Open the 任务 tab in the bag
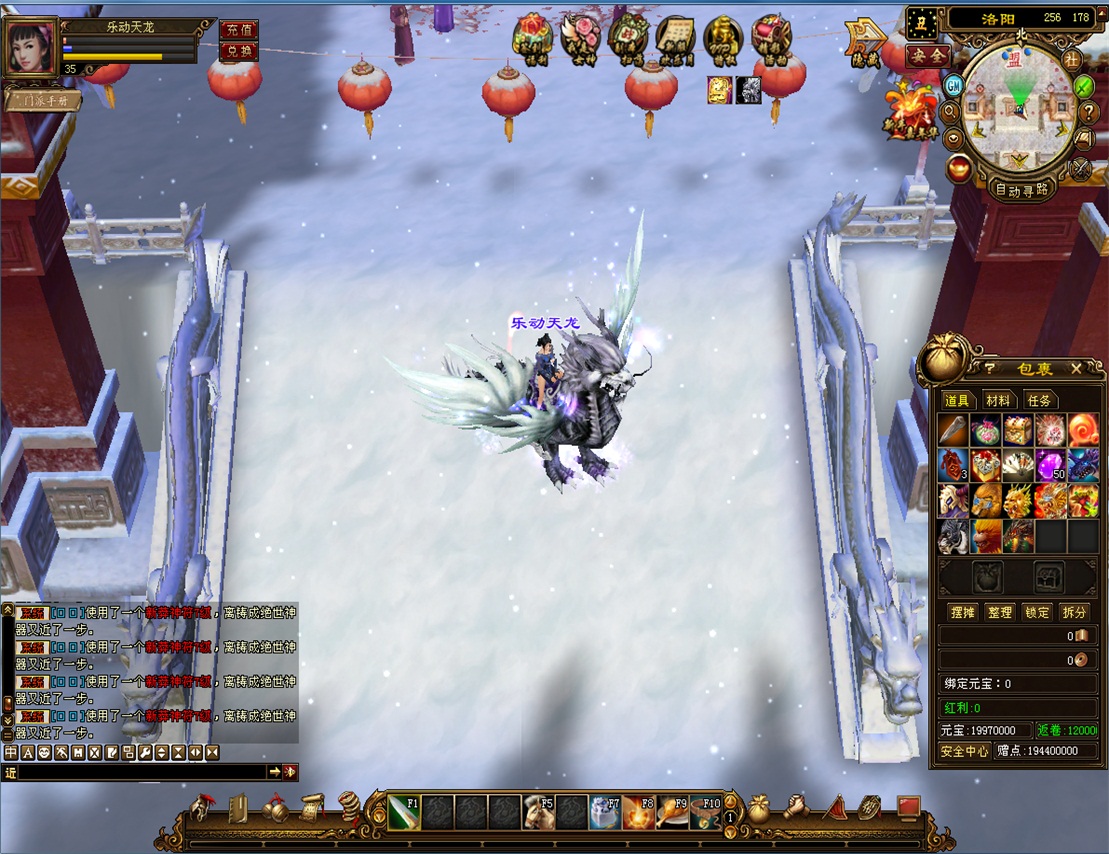Image resolution: width=1109 pixels, height=854 pixels. point(1040,400)
